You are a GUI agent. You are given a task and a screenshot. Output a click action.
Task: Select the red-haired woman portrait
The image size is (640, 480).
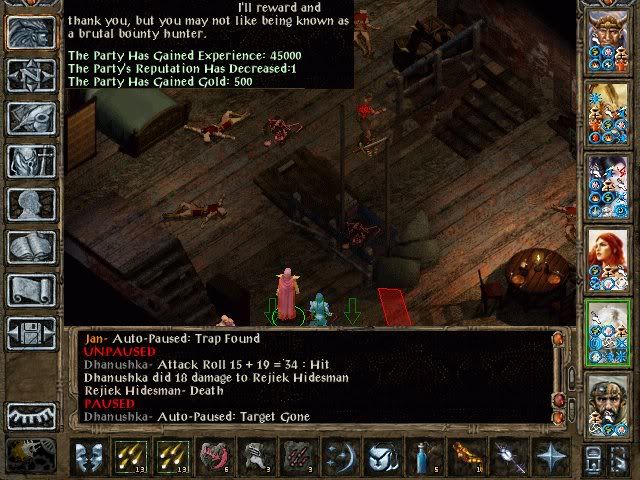pyautogui.click(x=607, y=256)
